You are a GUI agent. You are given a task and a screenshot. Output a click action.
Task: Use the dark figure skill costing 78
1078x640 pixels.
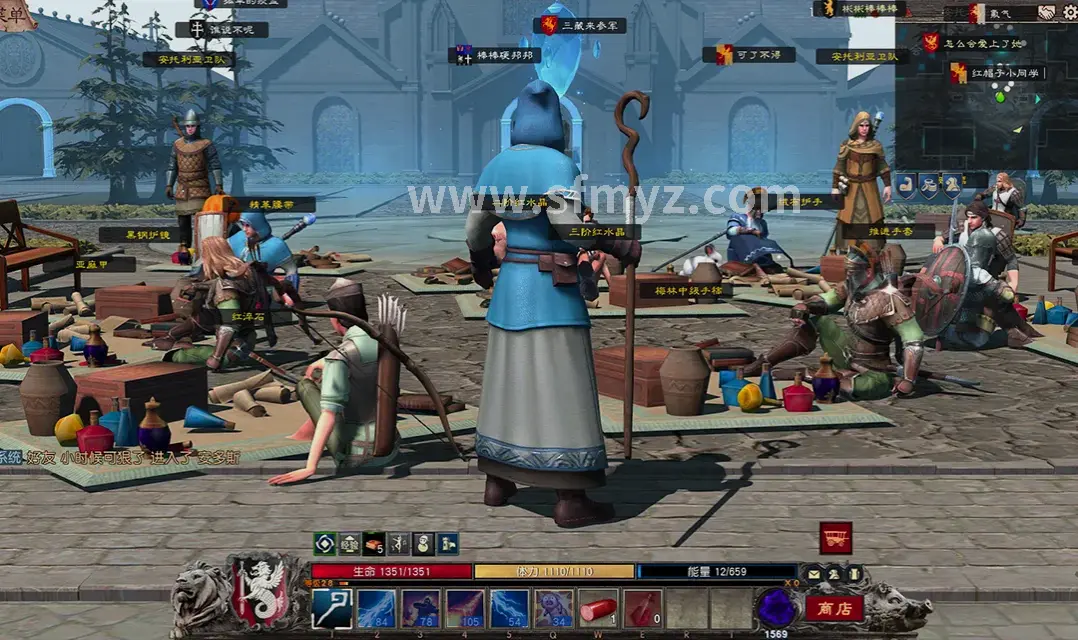(x=420, y=608)
